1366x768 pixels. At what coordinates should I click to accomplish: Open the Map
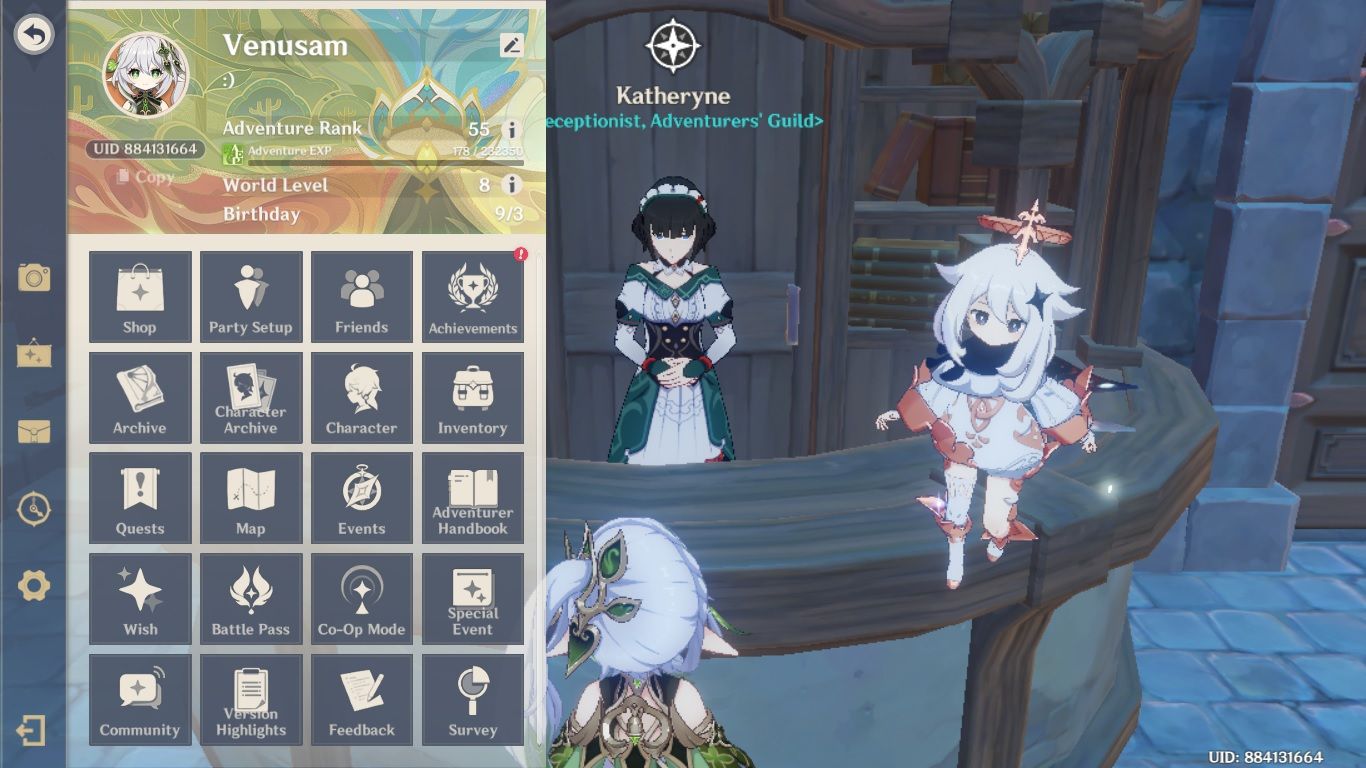coord(250,498)
